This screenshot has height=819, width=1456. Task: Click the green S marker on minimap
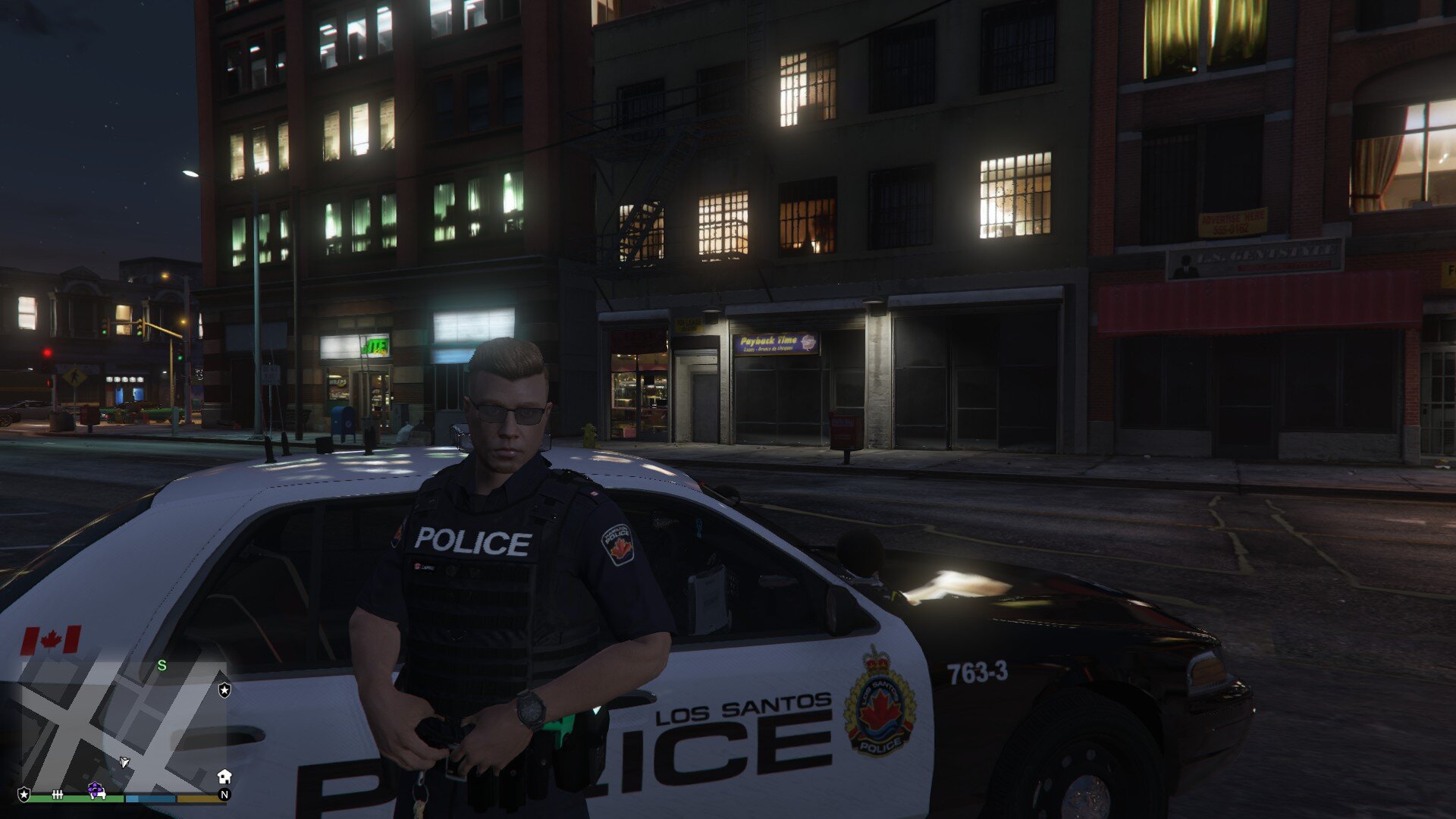click(162, 666)
